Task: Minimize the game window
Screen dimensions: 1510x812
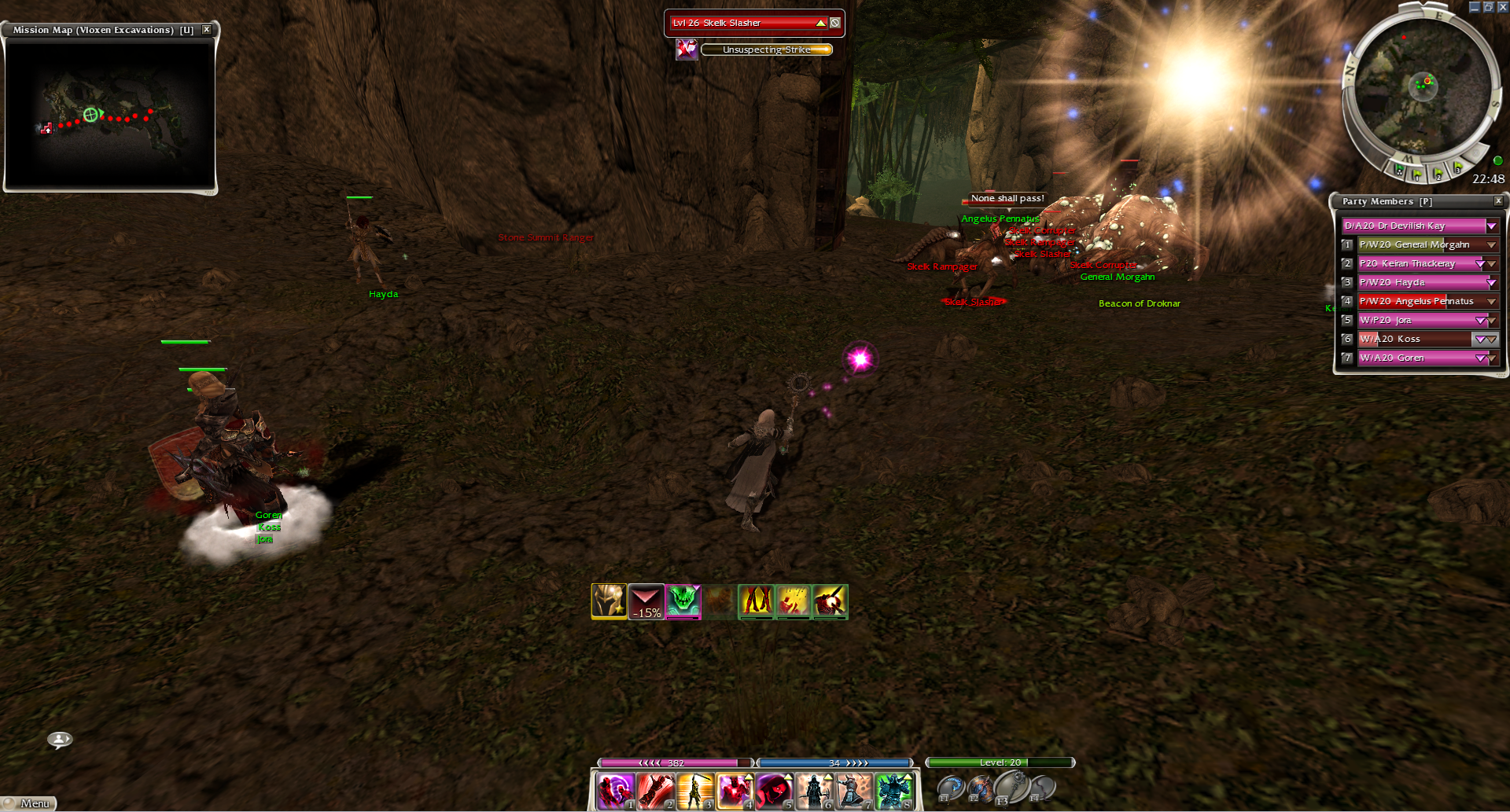Action: [x=1474, y=7]
